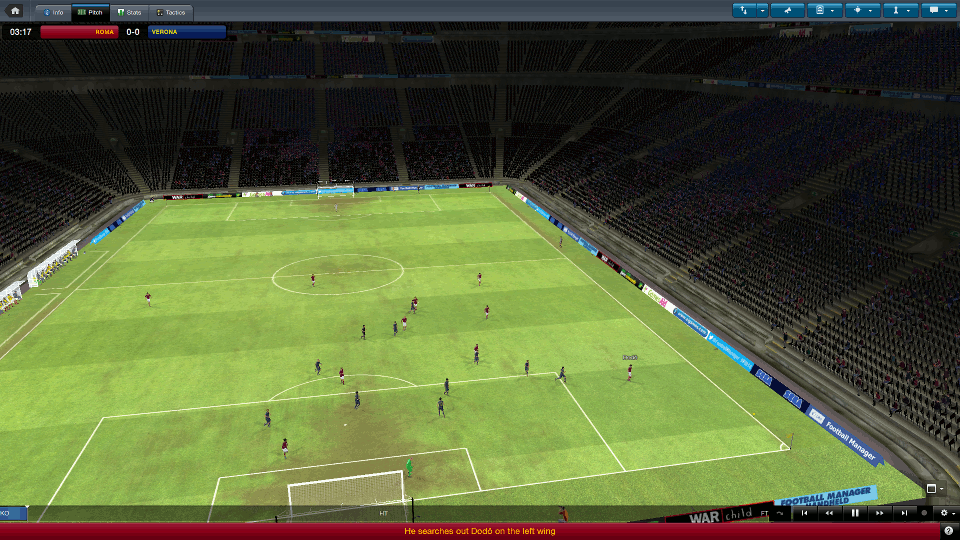Click the record dot button
960x540 pixels.
[x=924, y=513]
